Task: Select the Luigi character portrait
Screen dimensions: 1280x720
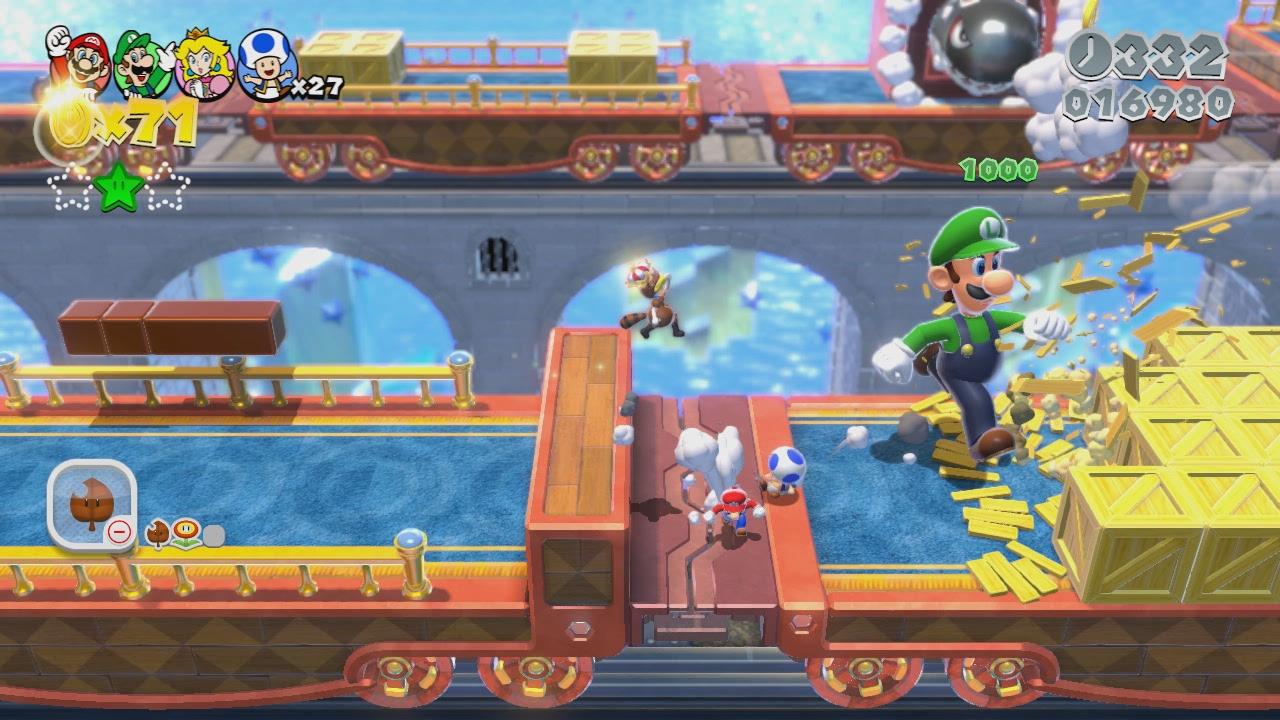Action: coord(143,64)
